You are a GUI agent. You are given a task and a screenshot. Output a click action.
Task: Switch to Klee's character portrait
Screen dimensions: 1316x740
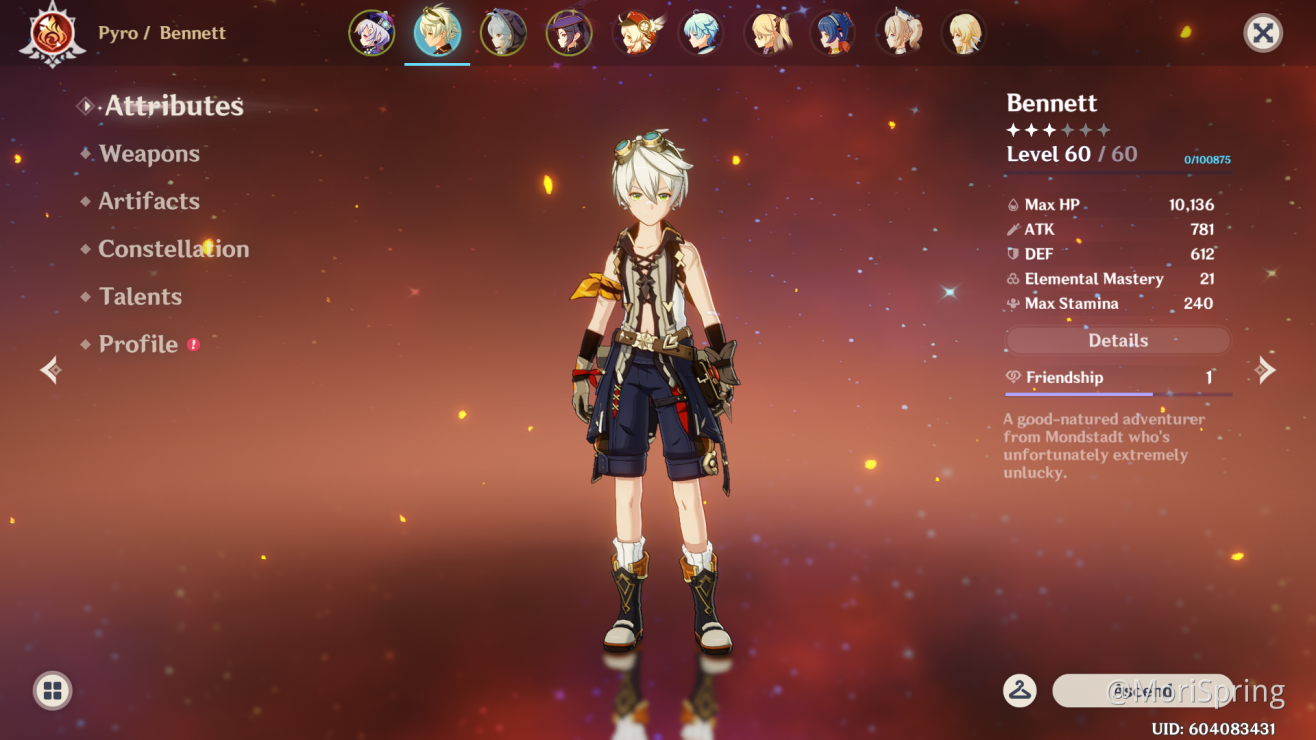[x=635, y=33]
